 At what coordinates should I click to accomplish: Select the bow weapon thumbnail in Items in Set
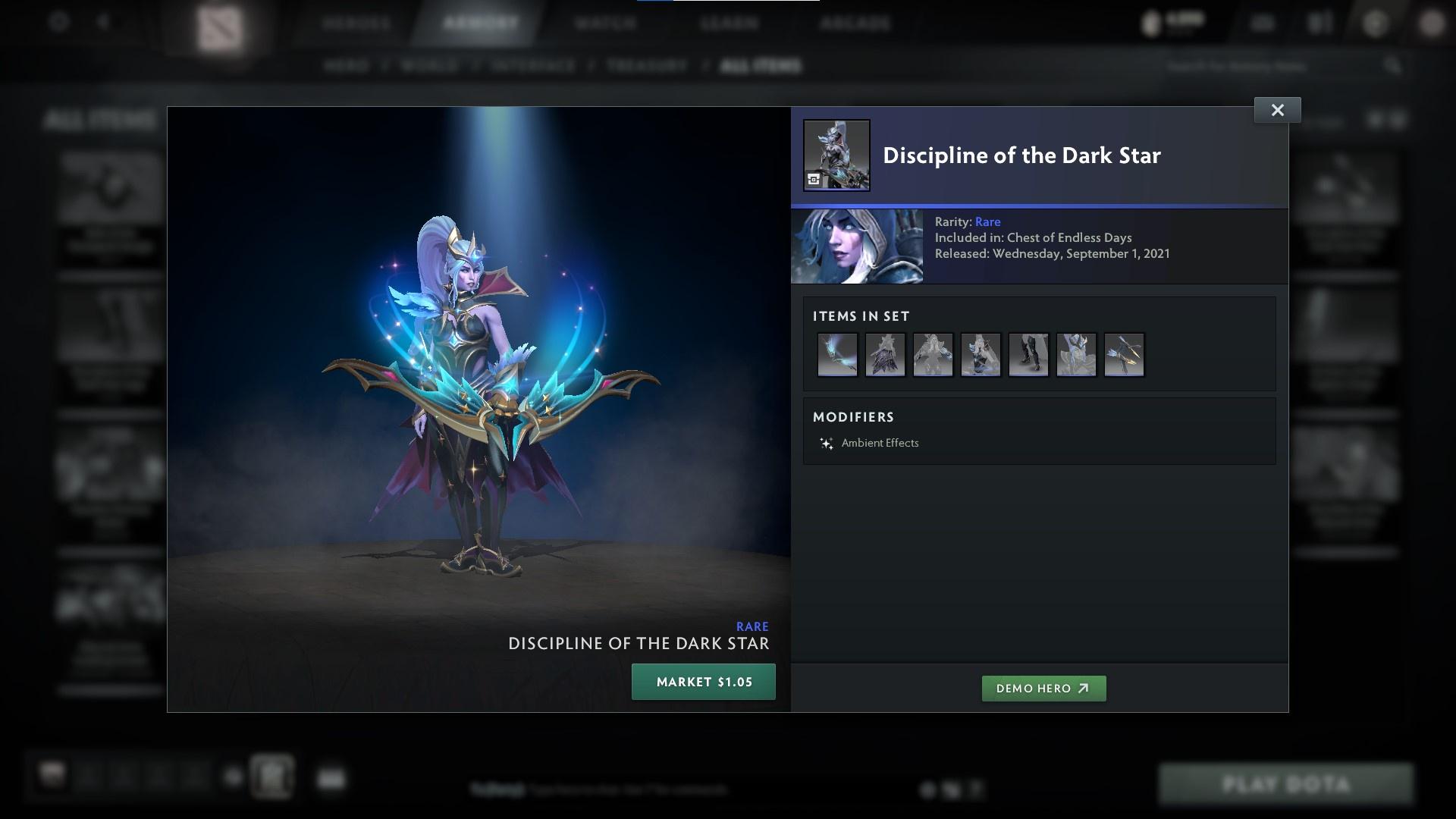pyautogui.click(x=838, y=354)
